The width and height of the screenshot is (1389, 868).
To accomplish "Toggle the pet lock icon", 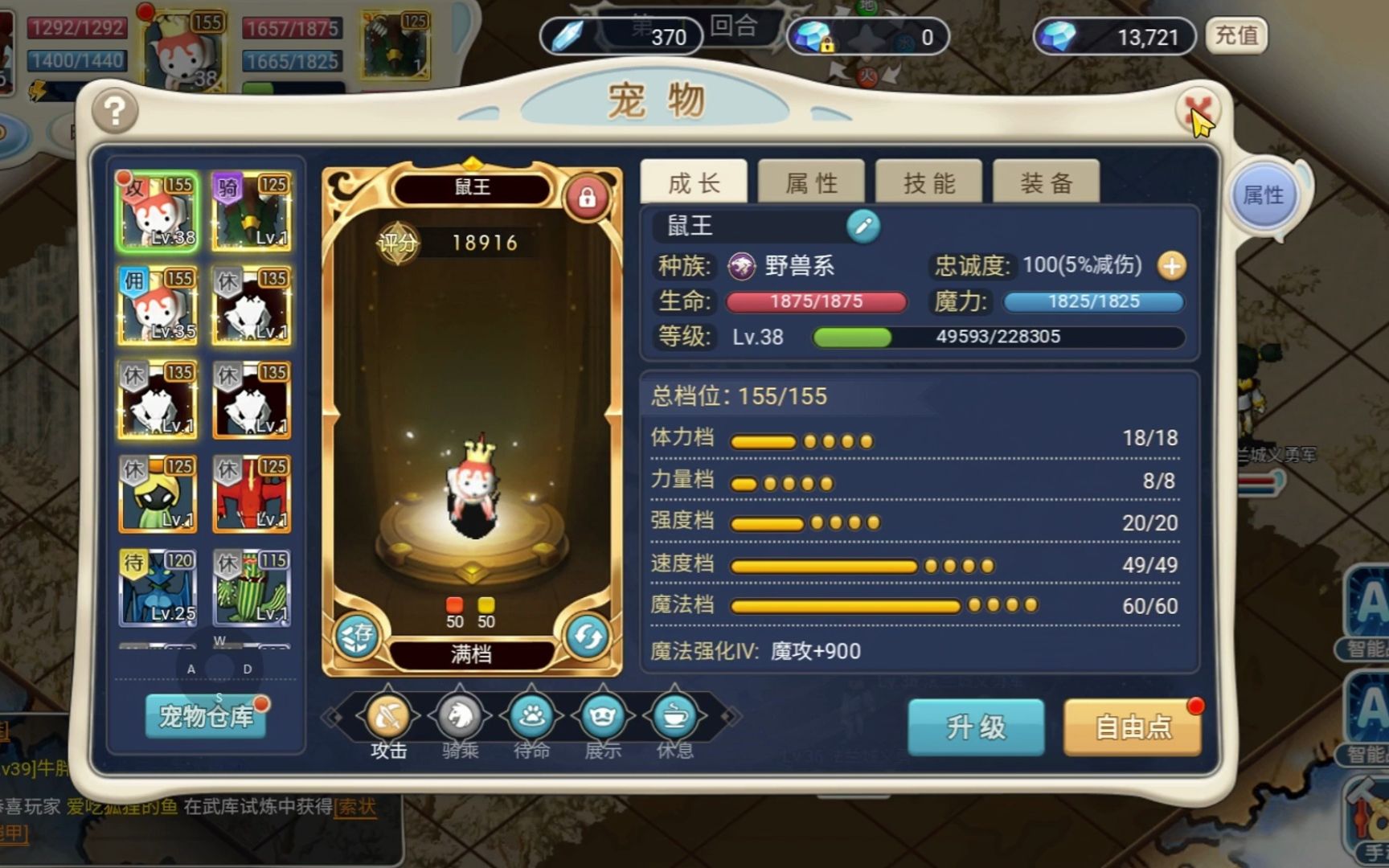I will (x=587, y=197).
